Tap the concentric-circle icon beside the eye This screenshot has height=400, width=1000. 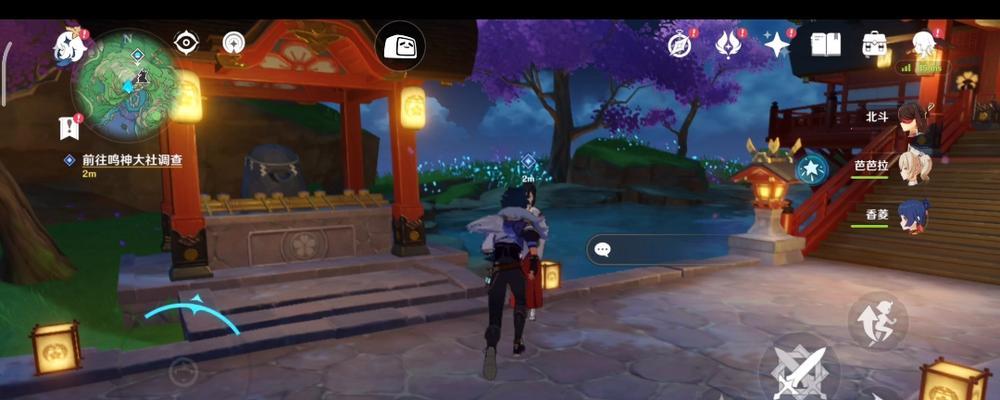[x=234, y=43]
